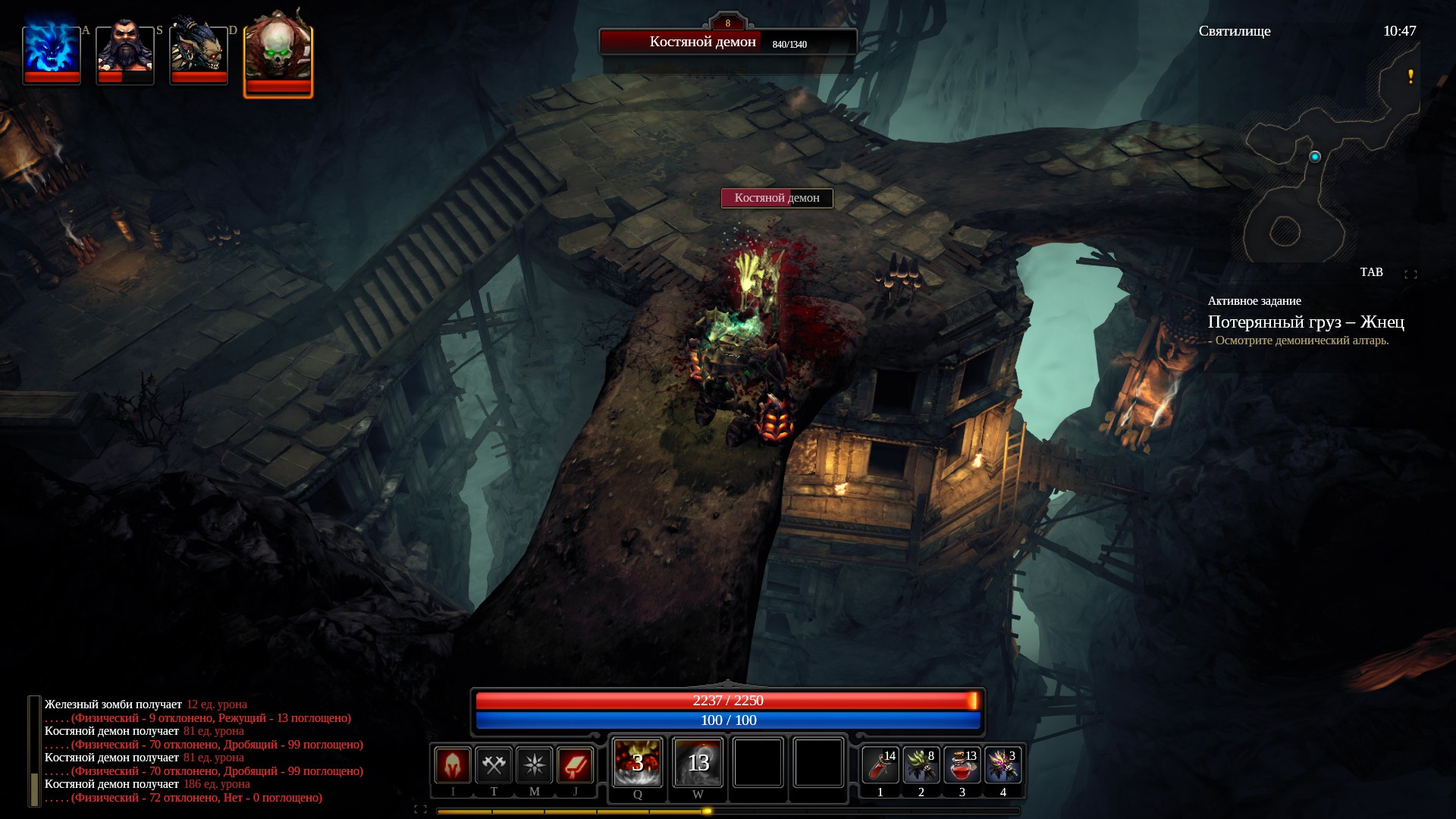Expand the combat log with its bracket icon

(420, 809)
